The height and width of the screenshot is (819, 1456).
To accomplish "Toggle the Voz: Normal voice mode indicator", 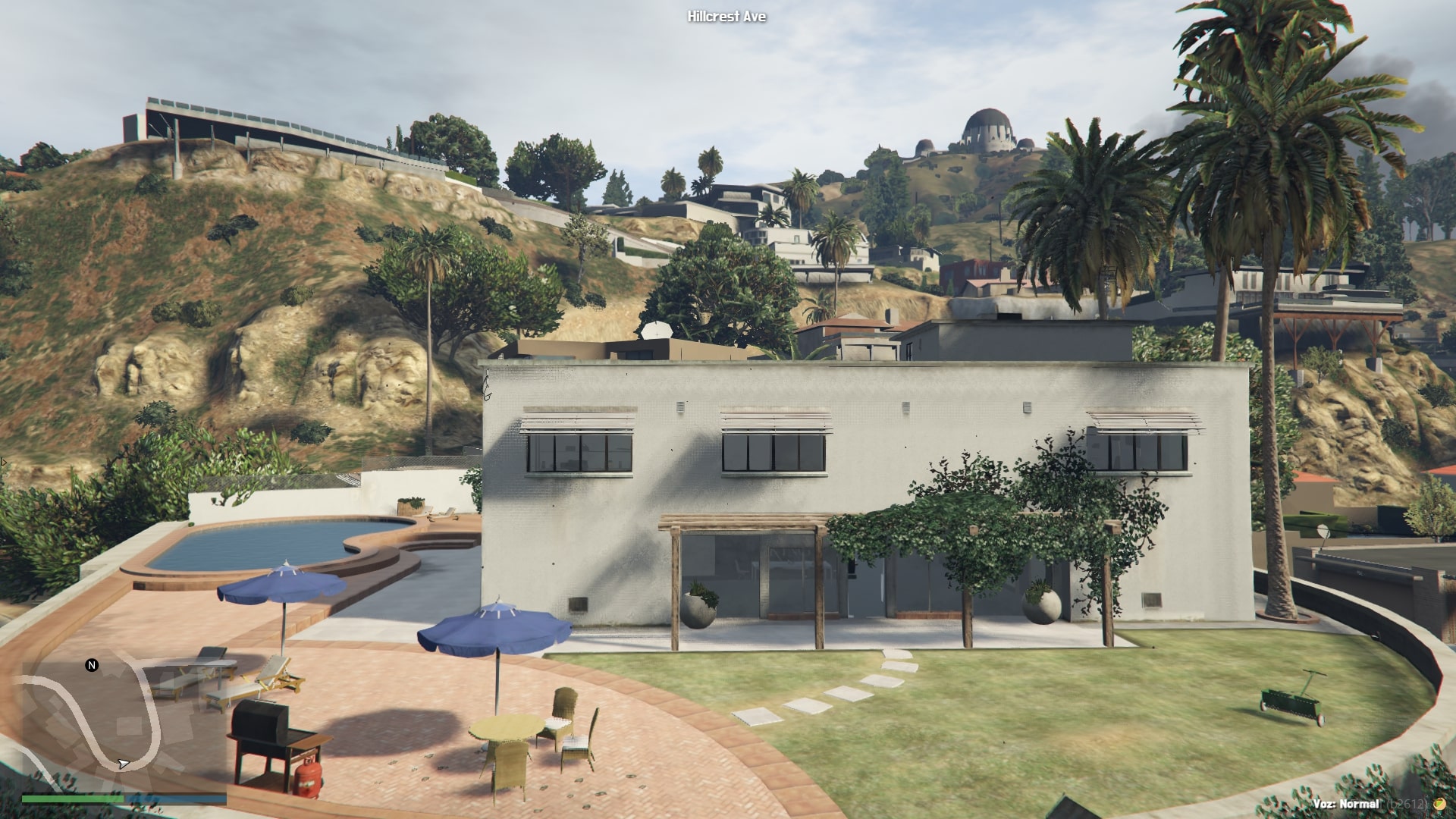I will tap(1346, 804).
